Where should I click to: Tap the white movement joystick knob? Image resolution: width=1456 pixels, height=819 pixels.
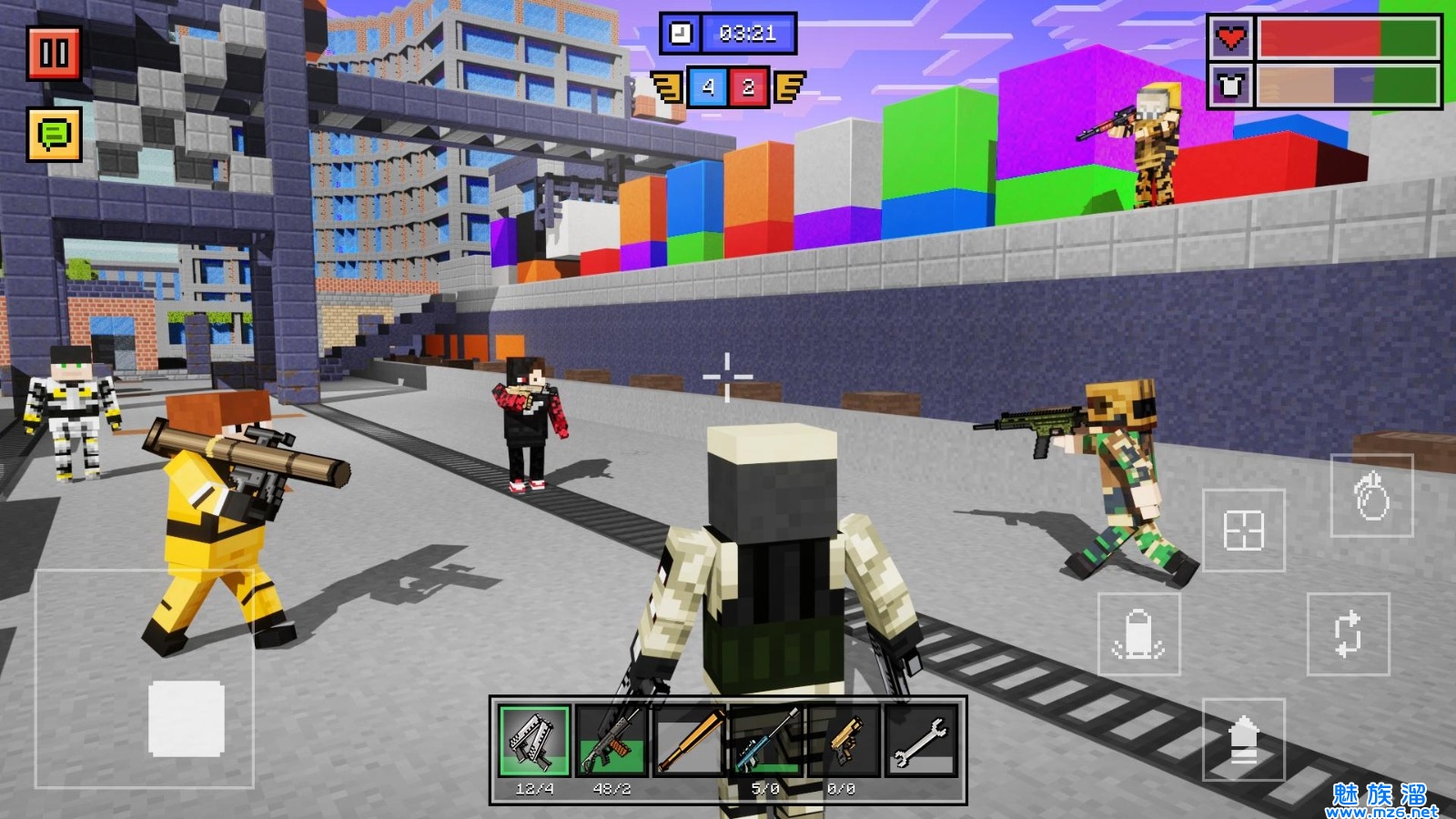(187, 718)
